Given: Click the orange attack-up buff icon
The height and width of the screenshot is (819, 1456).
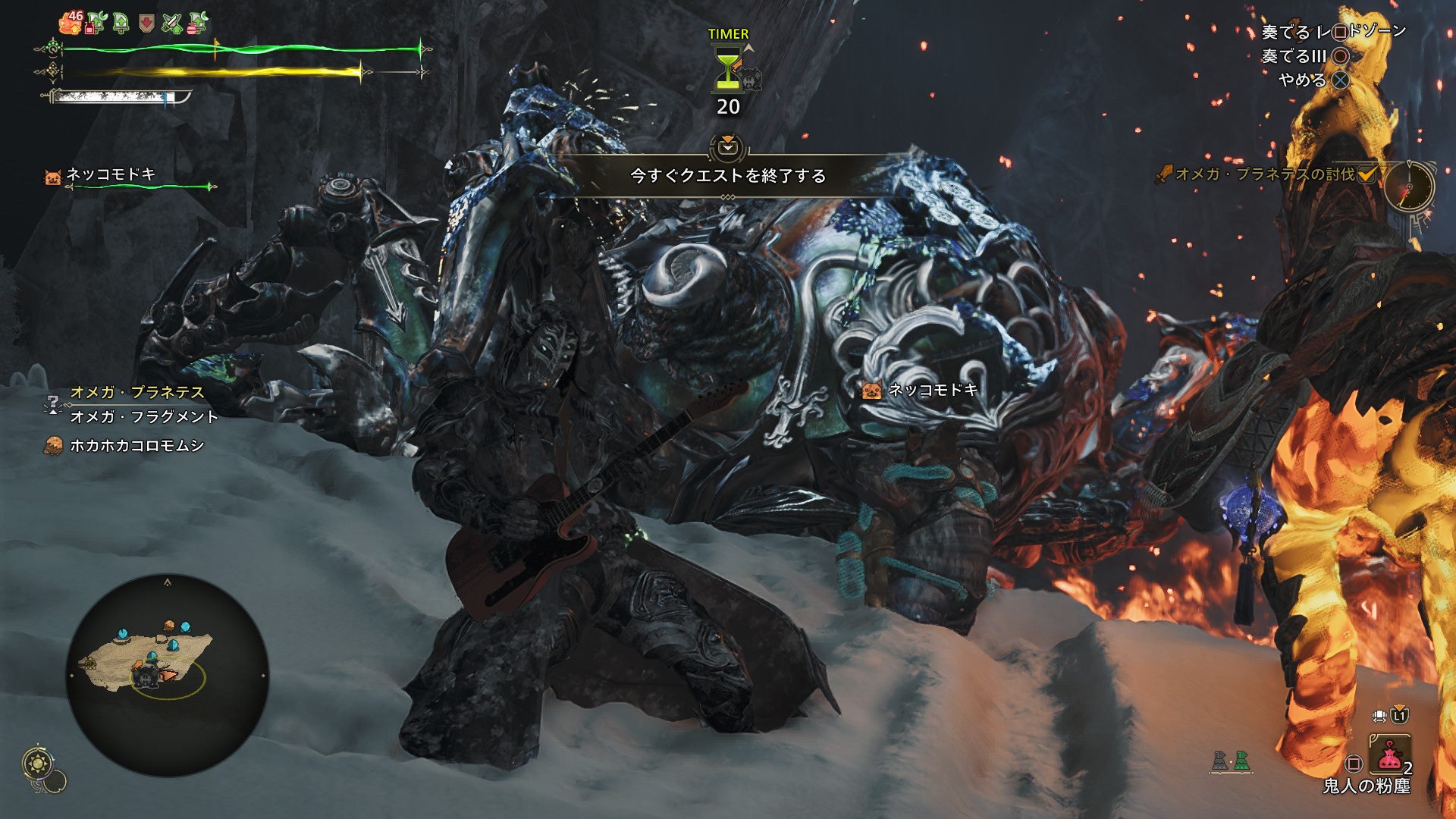Looking at the screenshot, I should click(71, 24).
